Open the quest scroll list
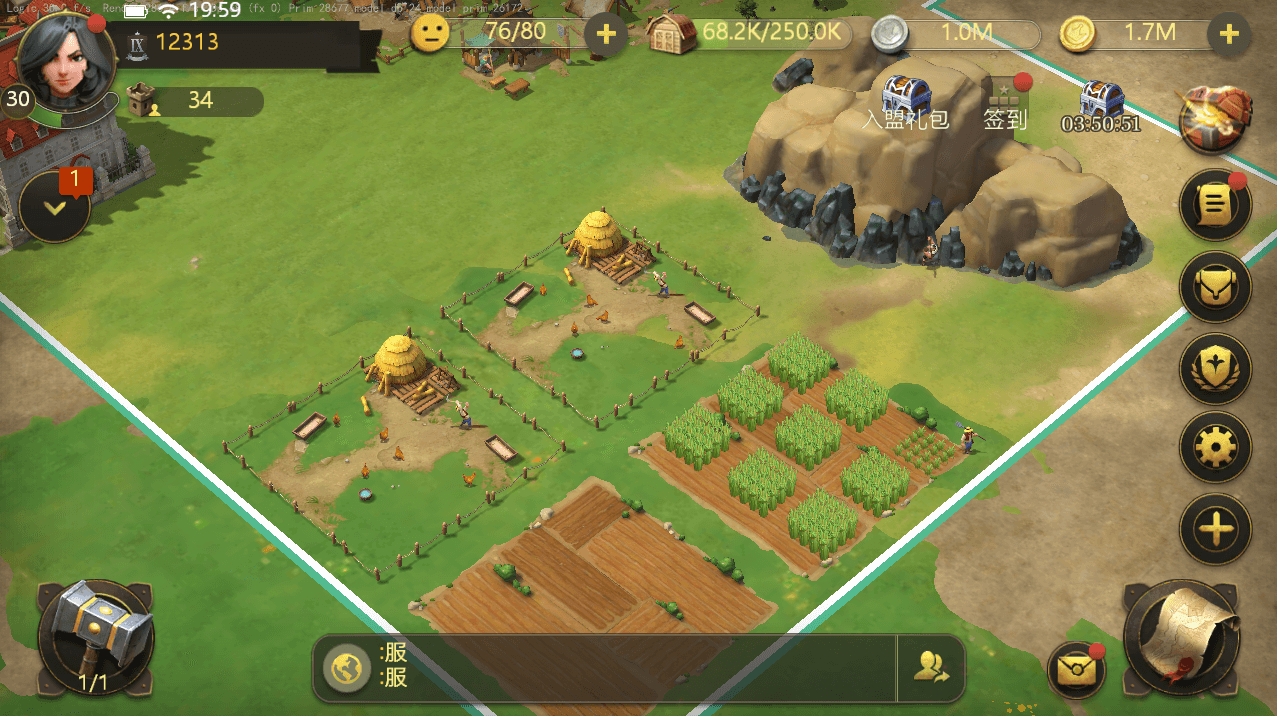The width and height of the screenshot is (1277, 716). (1216, 206)
